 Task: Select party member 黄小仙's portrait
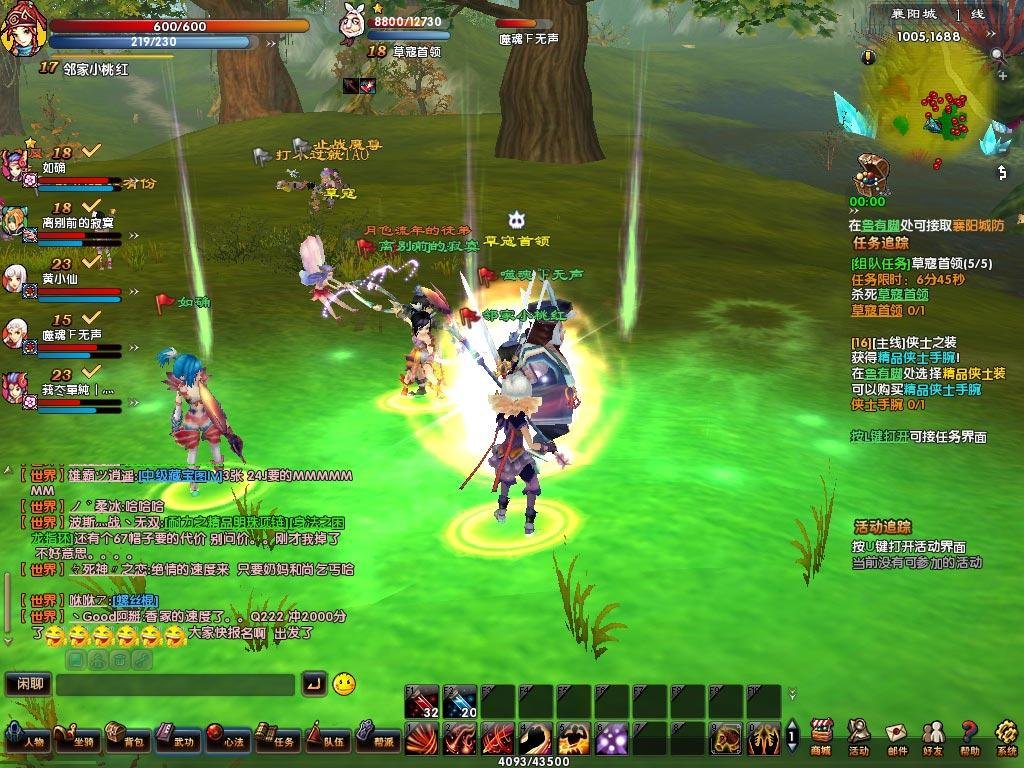[x=15, y=278]
